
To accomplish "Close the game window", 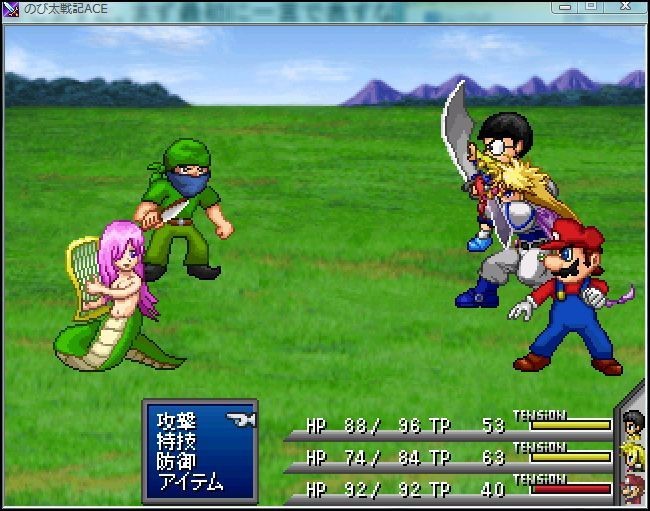I will (x=623, y=7).
